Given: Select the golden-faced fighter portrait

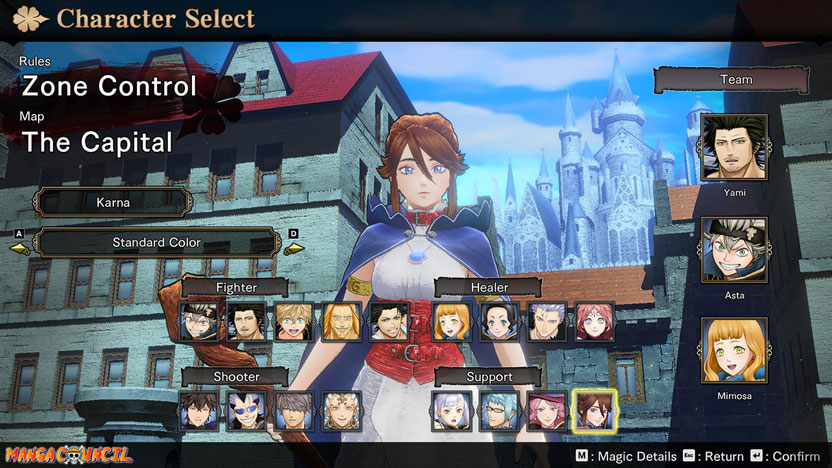Looking at the screenshot, I should pos(341,322).
